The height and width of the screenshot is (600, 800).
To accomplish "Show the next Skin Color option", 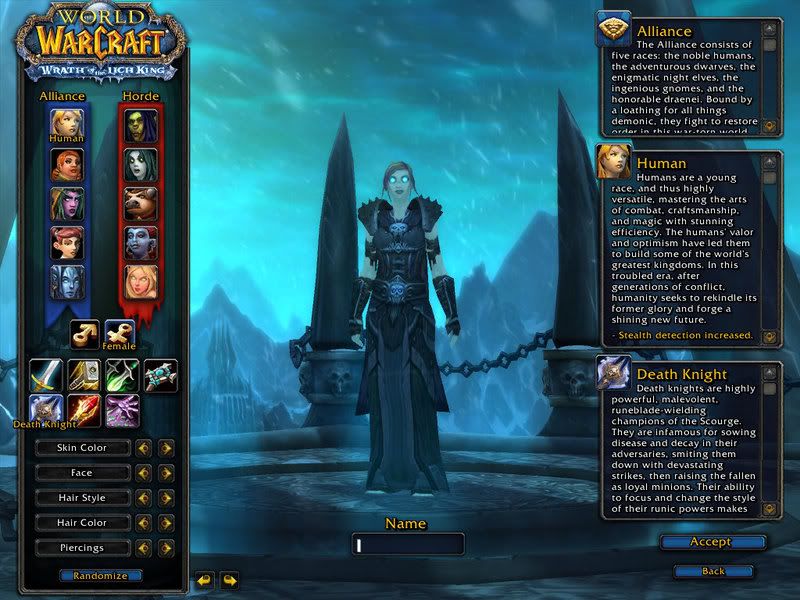I will [x=166, y=448].
